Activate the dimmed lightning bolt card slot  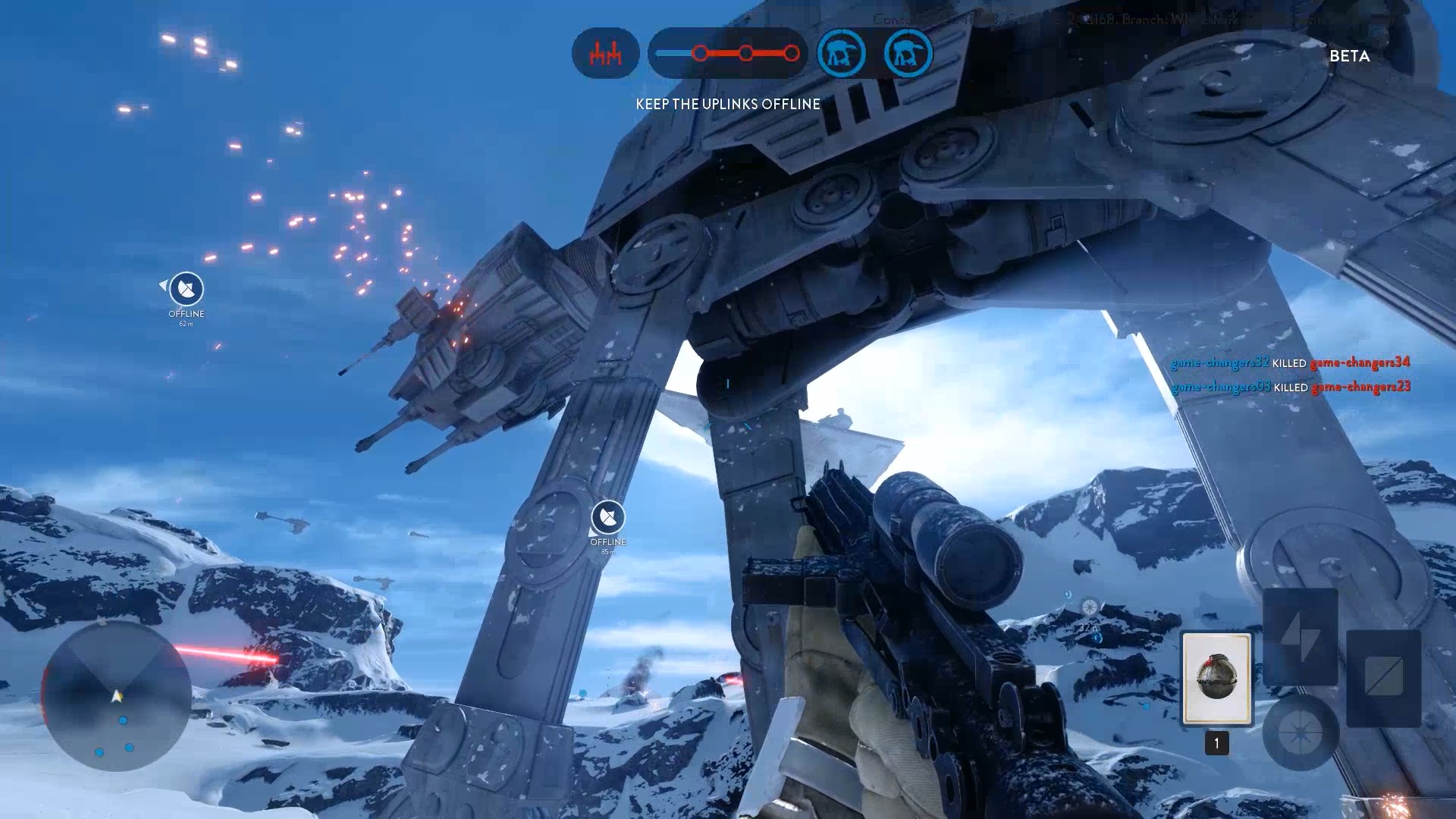(x=1300, y=636)
